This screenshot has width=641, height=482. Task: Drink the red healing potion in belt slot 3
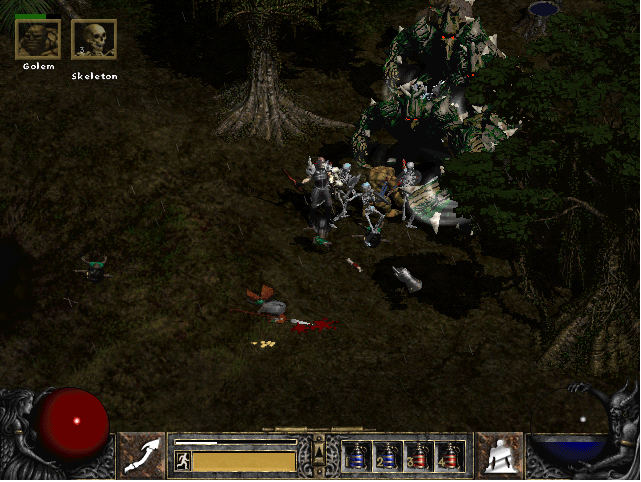click(x=418, y=457)
